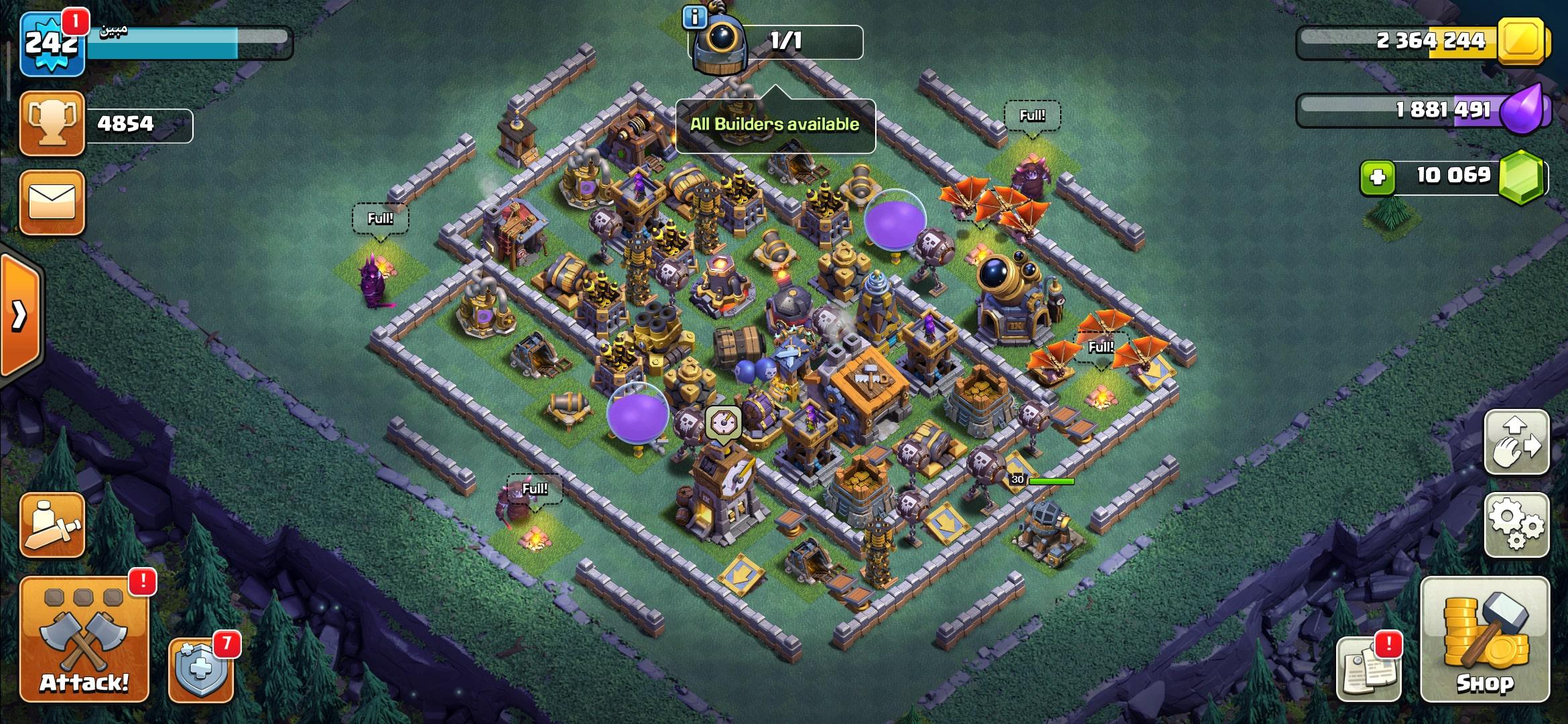Open the 1/1 builder status bar
Image resolution: width=1568 pixels, height=724 pixels.
click(784, 42)
